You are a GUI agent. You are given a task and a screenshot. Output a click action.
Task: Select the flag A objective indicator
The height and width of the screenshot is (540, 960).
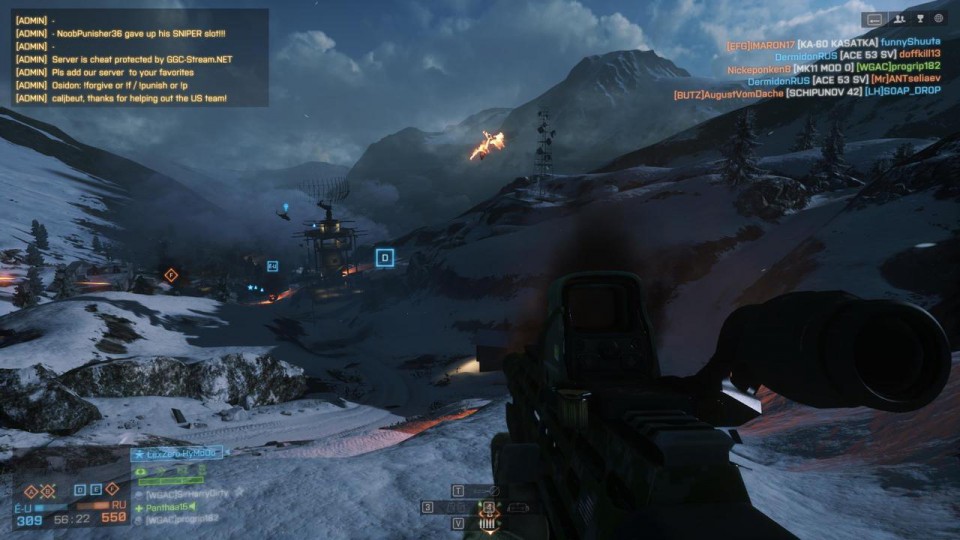[30, 490]
